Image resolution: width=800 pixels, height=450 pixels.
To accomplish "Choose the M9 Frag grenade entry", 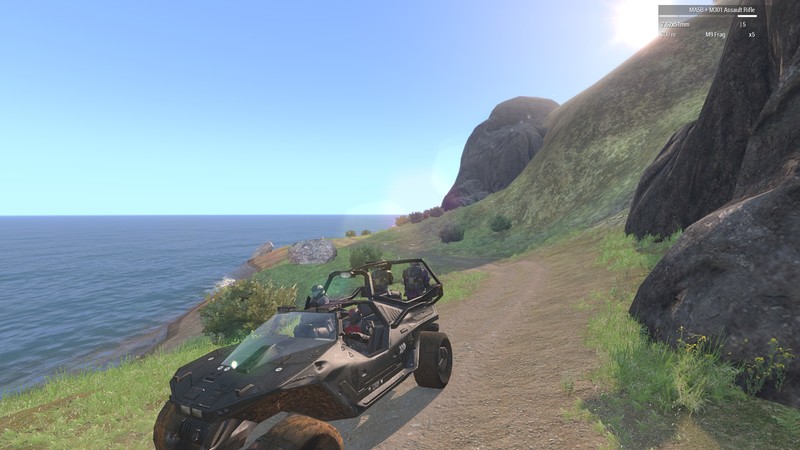I will [x=715, y=35].
